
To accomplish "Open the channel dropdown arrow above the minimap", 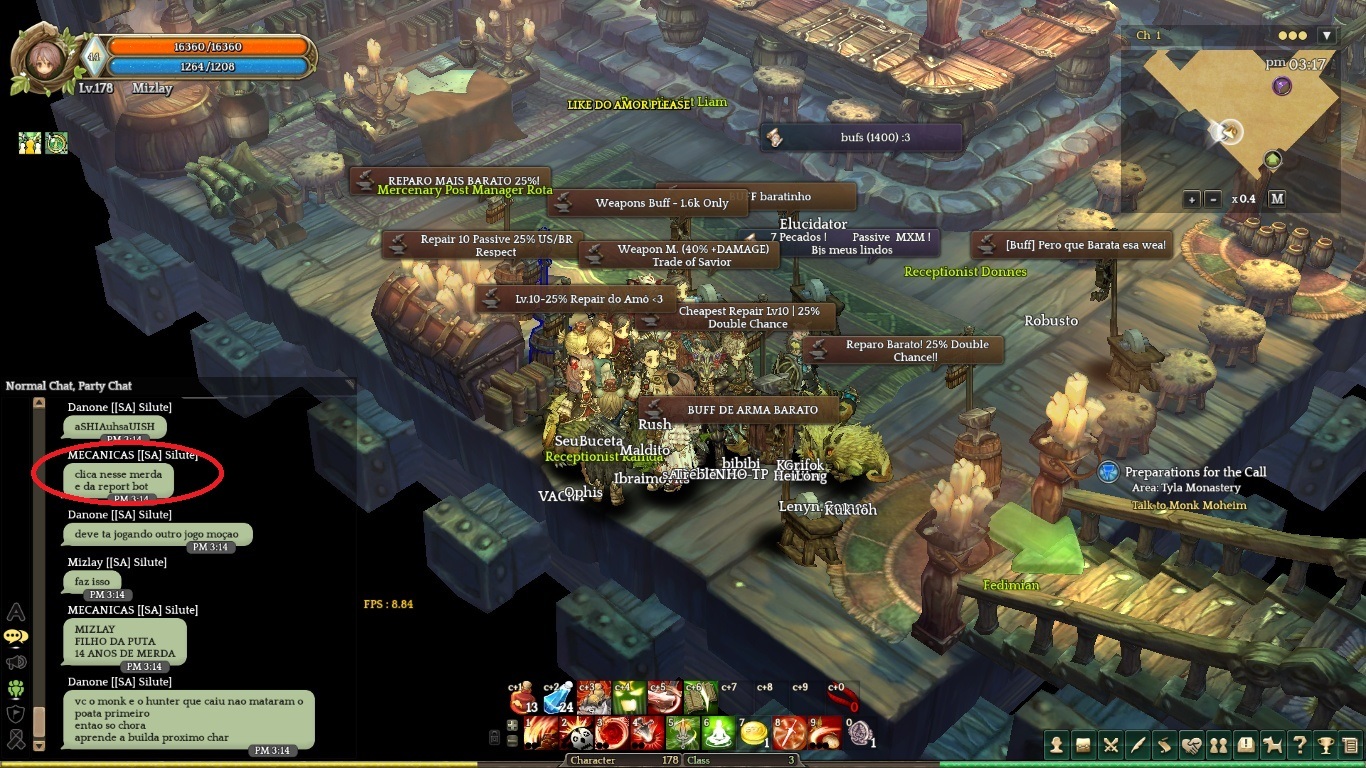I will pos(1326,35).
